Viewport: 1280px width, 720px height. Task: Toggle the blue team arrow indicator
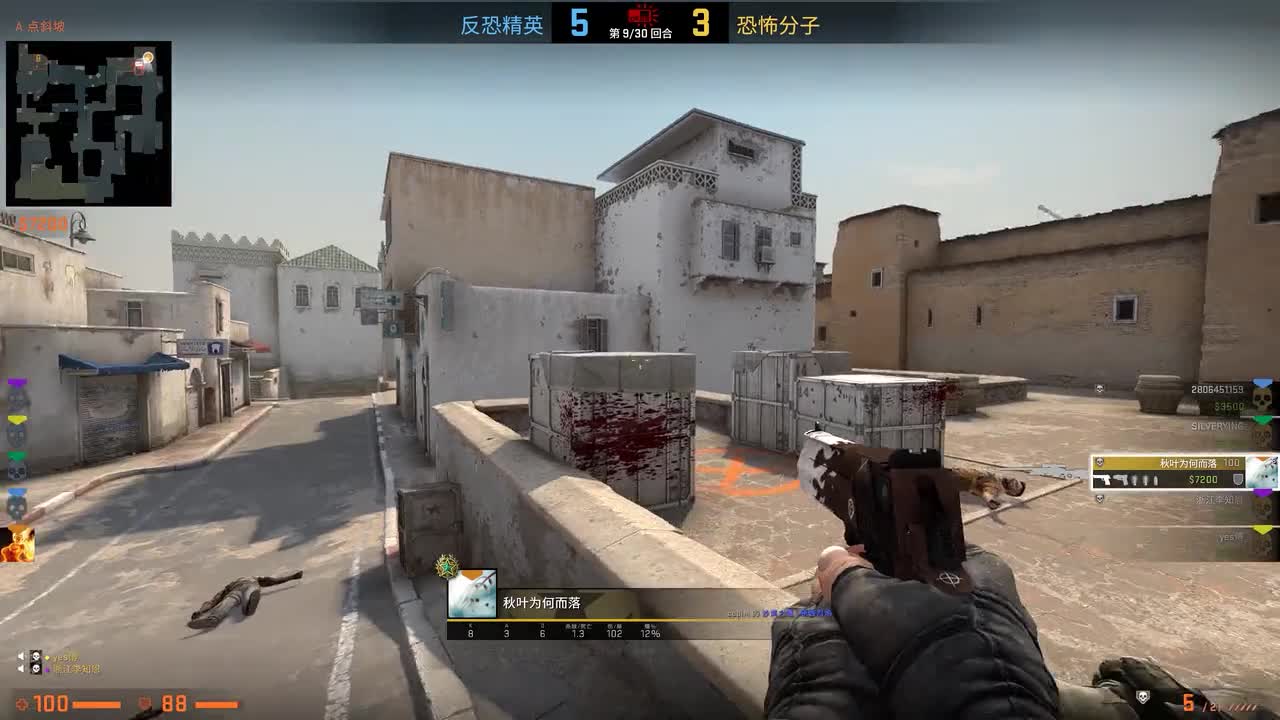pyautogui.click(x=1261, y=381)
